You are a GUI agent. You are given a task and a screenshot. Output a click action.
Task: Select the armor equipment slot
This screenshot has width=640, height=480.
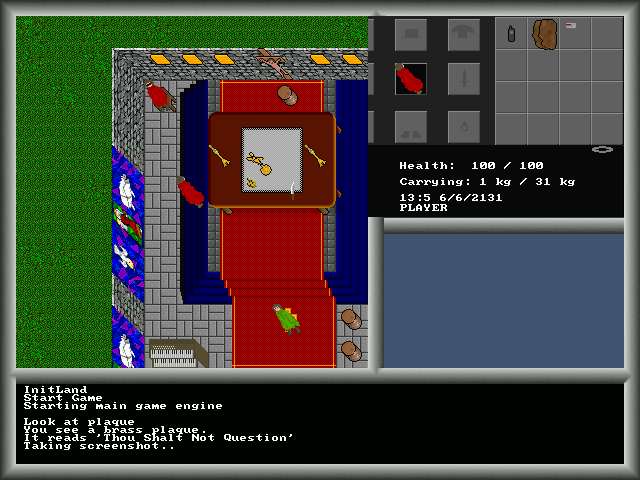(463, 34)
